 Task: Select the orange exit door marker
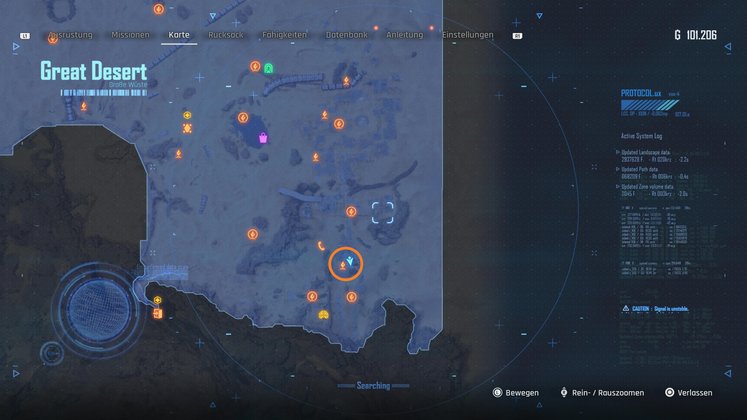[158, 314]
